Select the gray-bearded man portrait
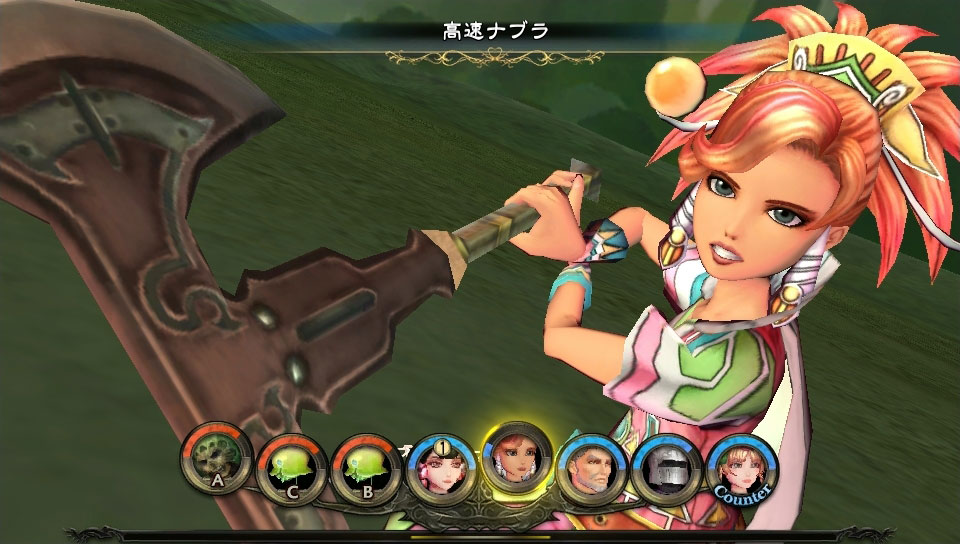960x544 pixels. [592, 470]
